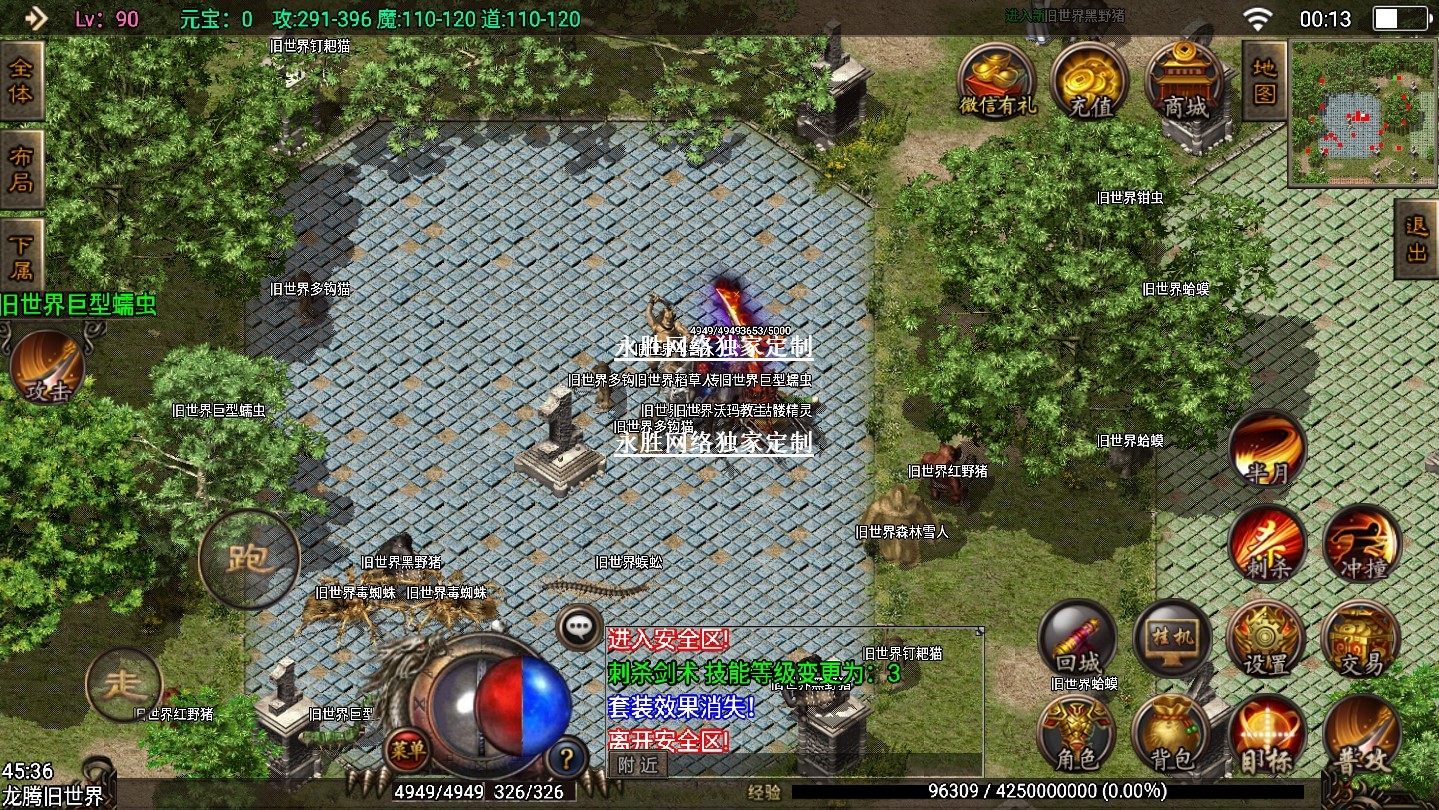The width and height of the screenshot is (1439, 810).
Task: Tap the 攻击 attack button
Action: click(x=47, y=368)
